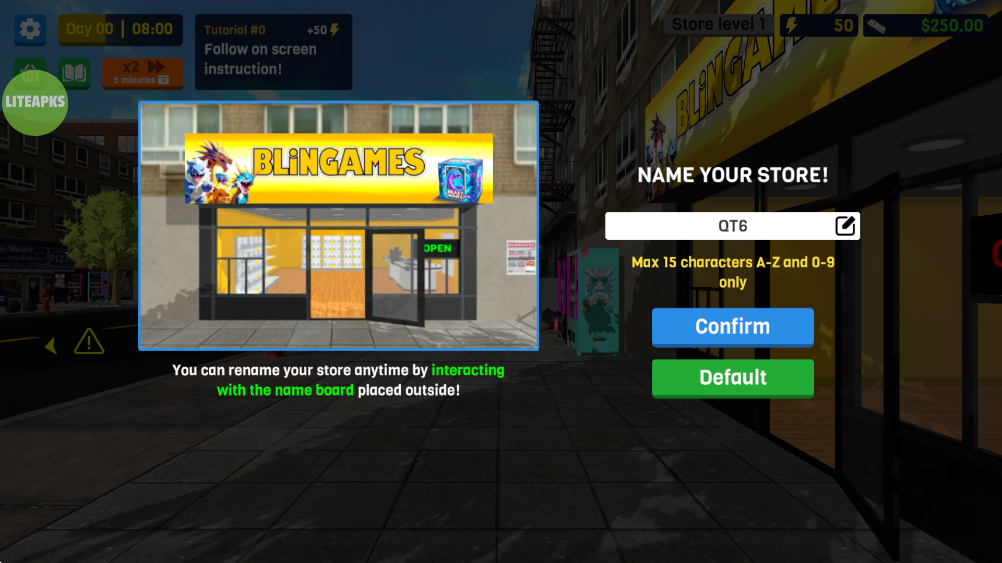Choose the Default store name
This screenshot has width=1002, height=563.
732,378
